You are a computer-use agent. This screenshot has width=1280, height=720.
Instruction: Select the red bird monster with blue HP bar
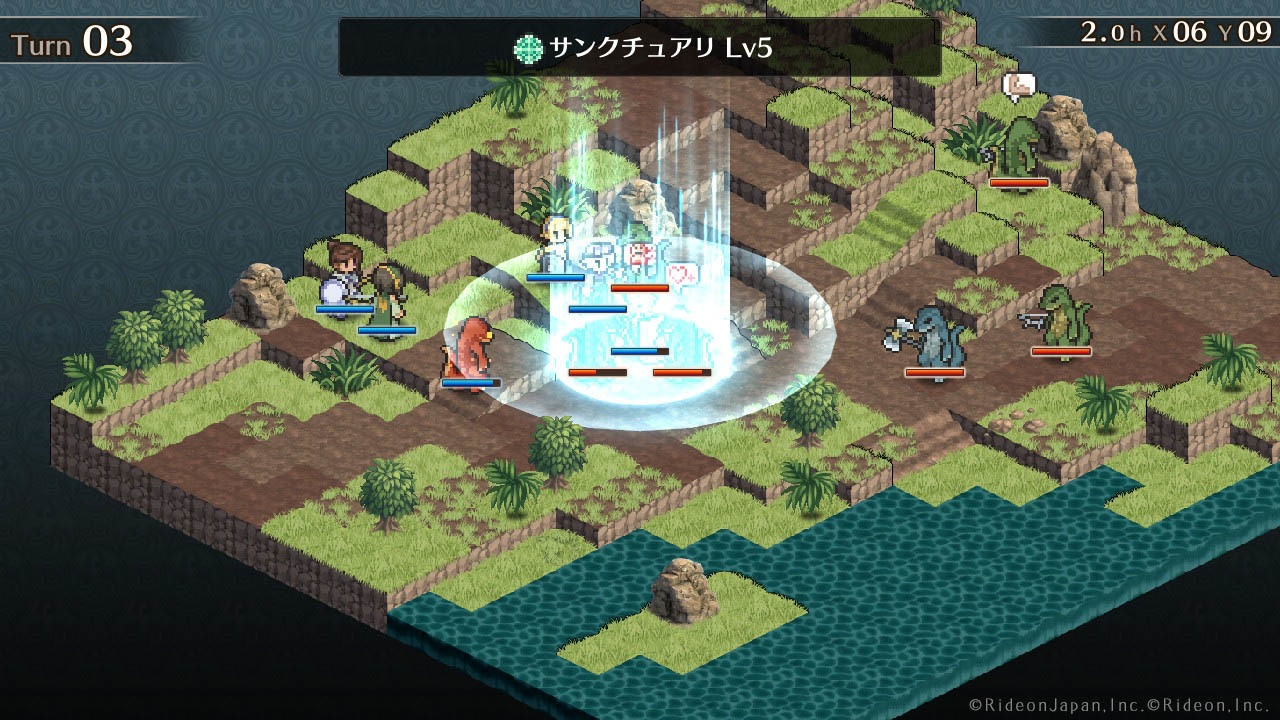467,350
